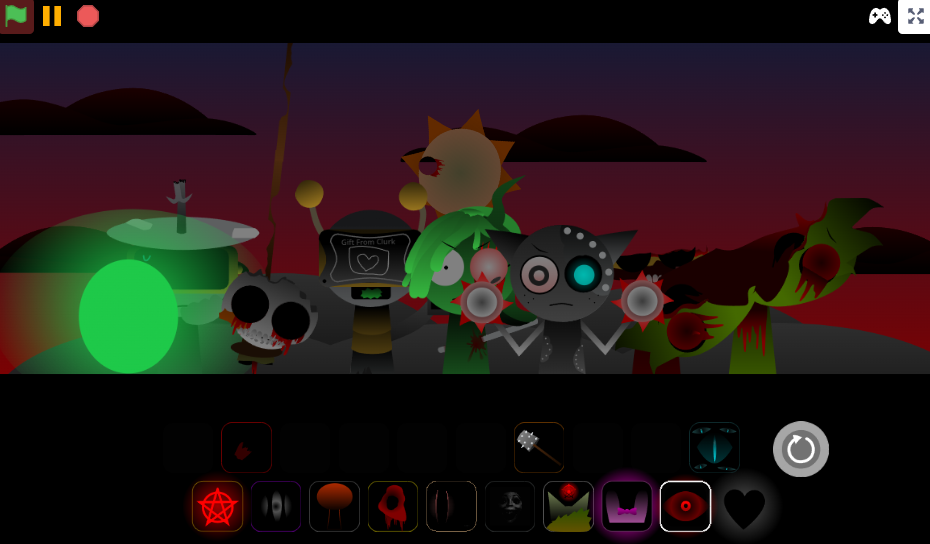Choose the red eye icon
Viewport: 930px width, 544px height.
click(685, 506)
